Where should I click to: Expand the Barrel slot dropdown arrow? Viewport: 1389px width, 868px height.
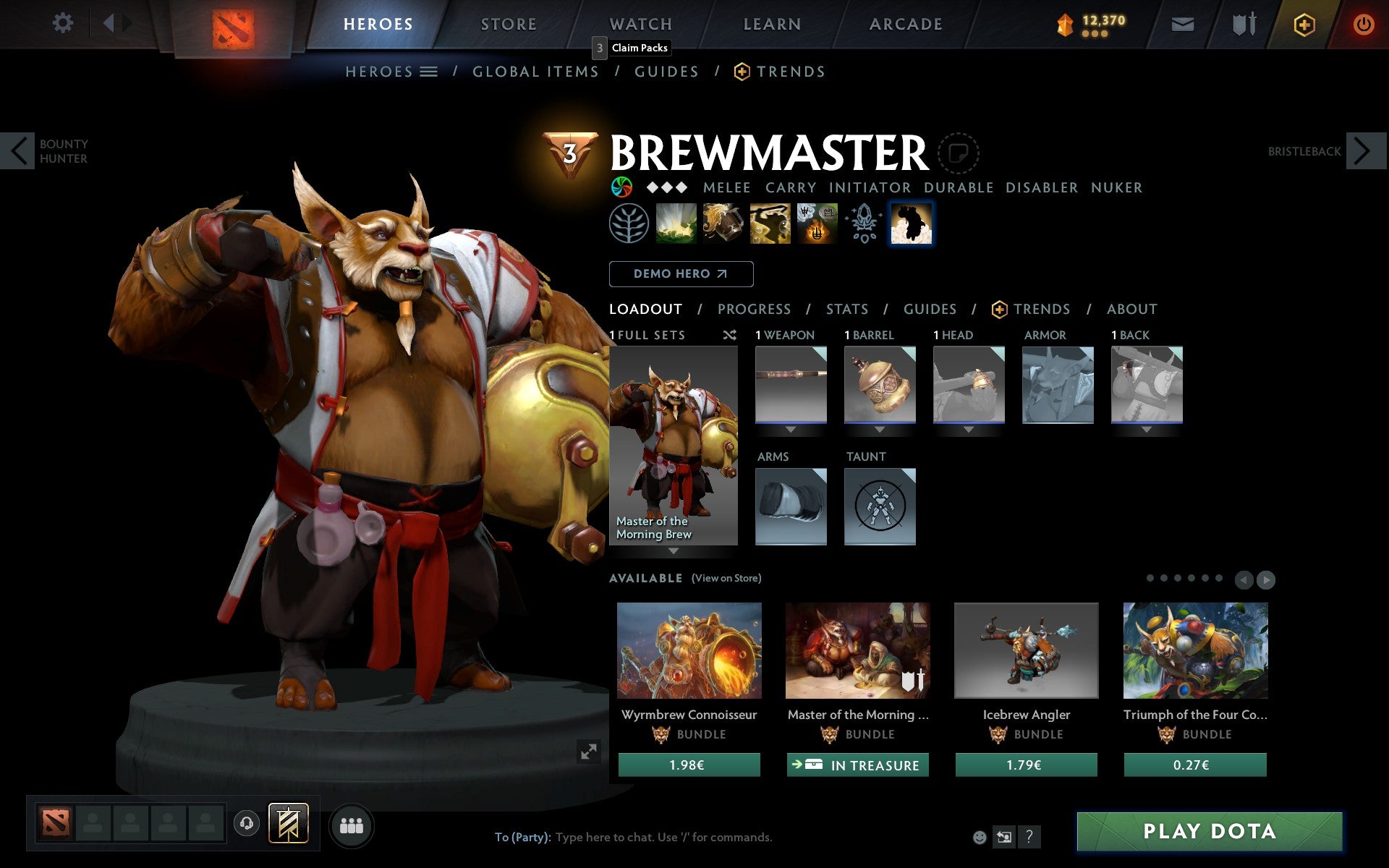coord(880,428)
